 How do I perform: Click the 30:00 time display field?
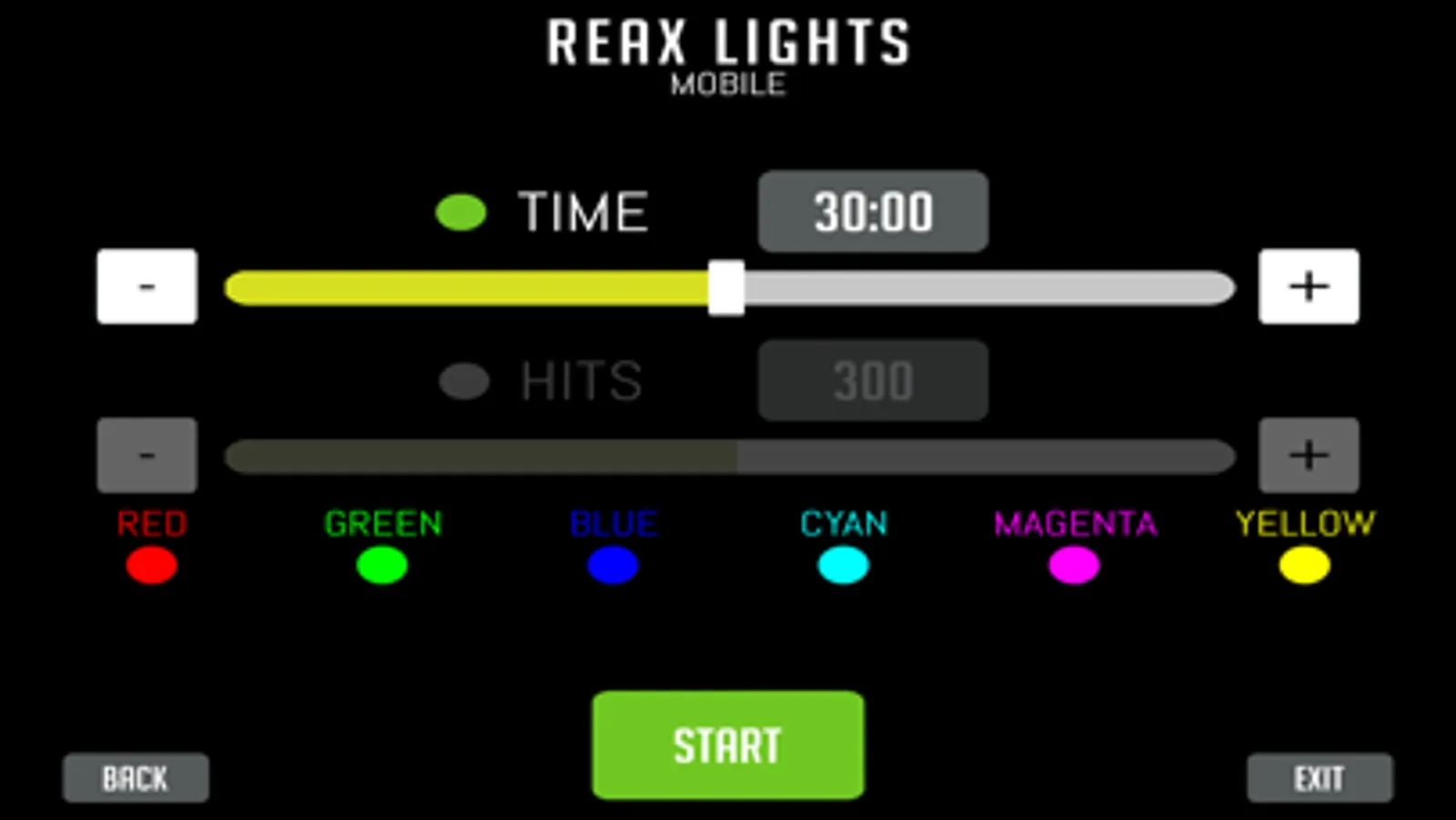(x=871, y=211)
